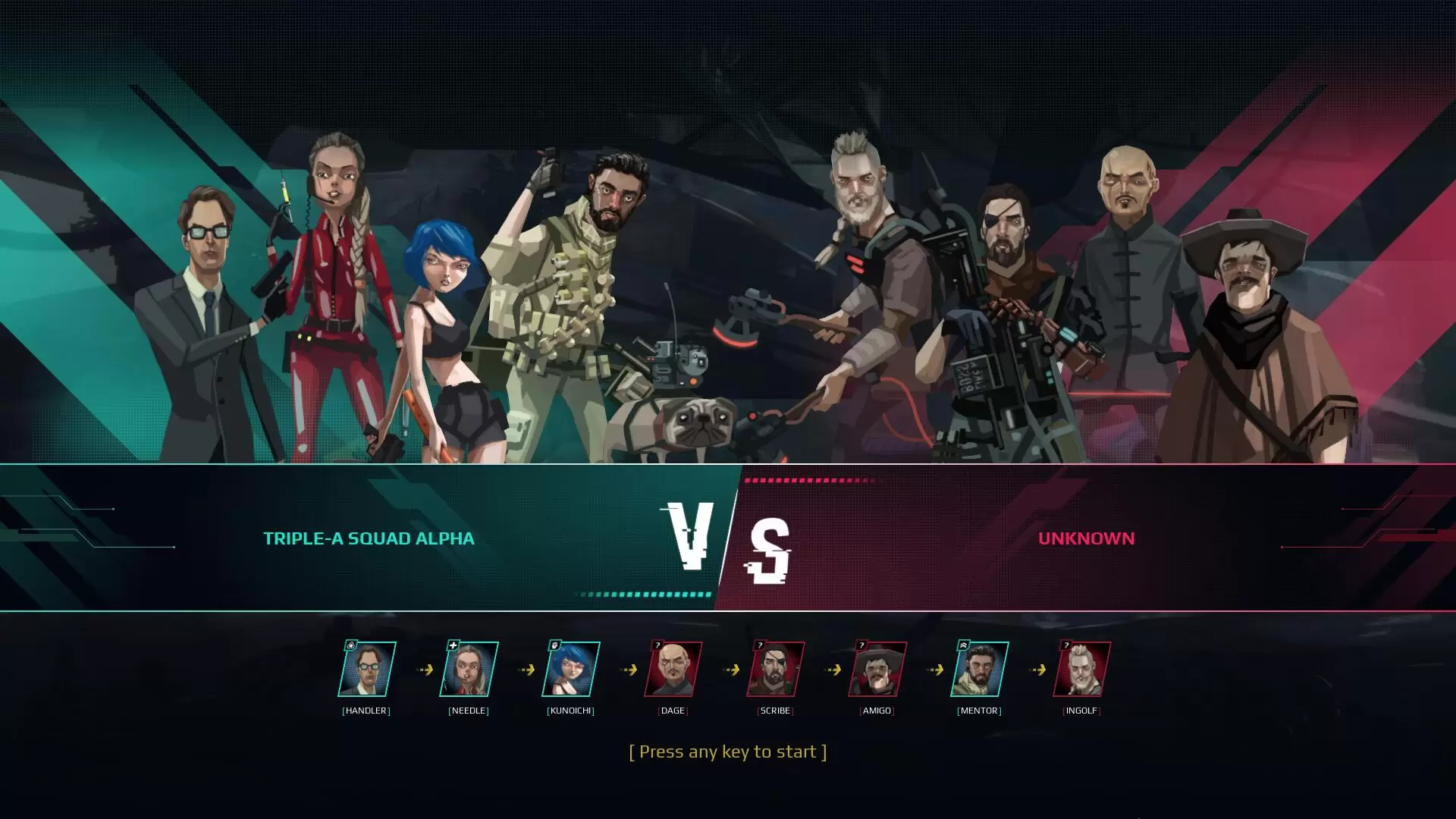Select Mentor's bearded portrait
This screenshot has height=819, width=1456.
[980, 669]
